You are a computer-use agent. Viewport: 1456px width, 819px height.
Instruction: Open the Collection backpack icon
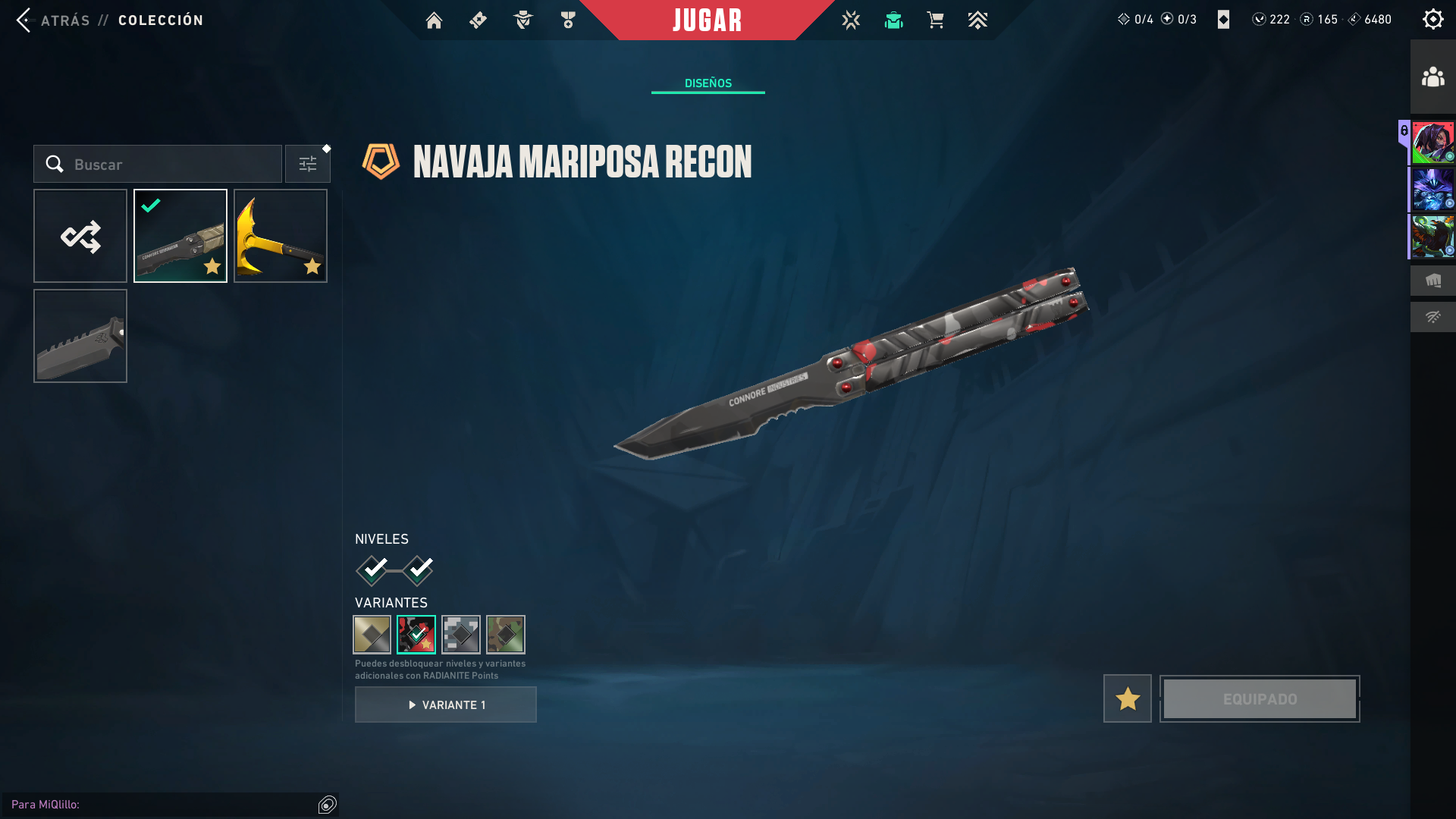(893, 20)
